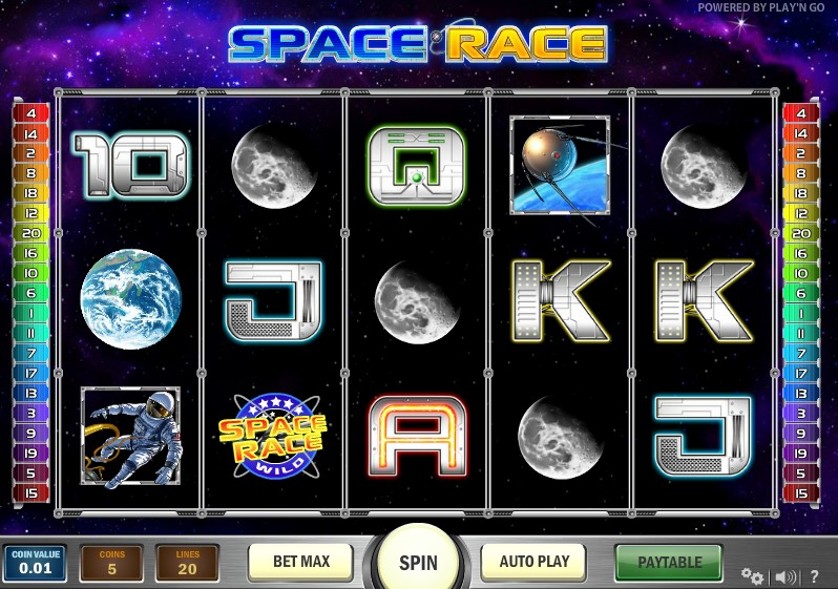Image resolution: width=838 pixels, height=589 pixels.
Task: Toggle the sound speaker icon
Action: point(786,576)
